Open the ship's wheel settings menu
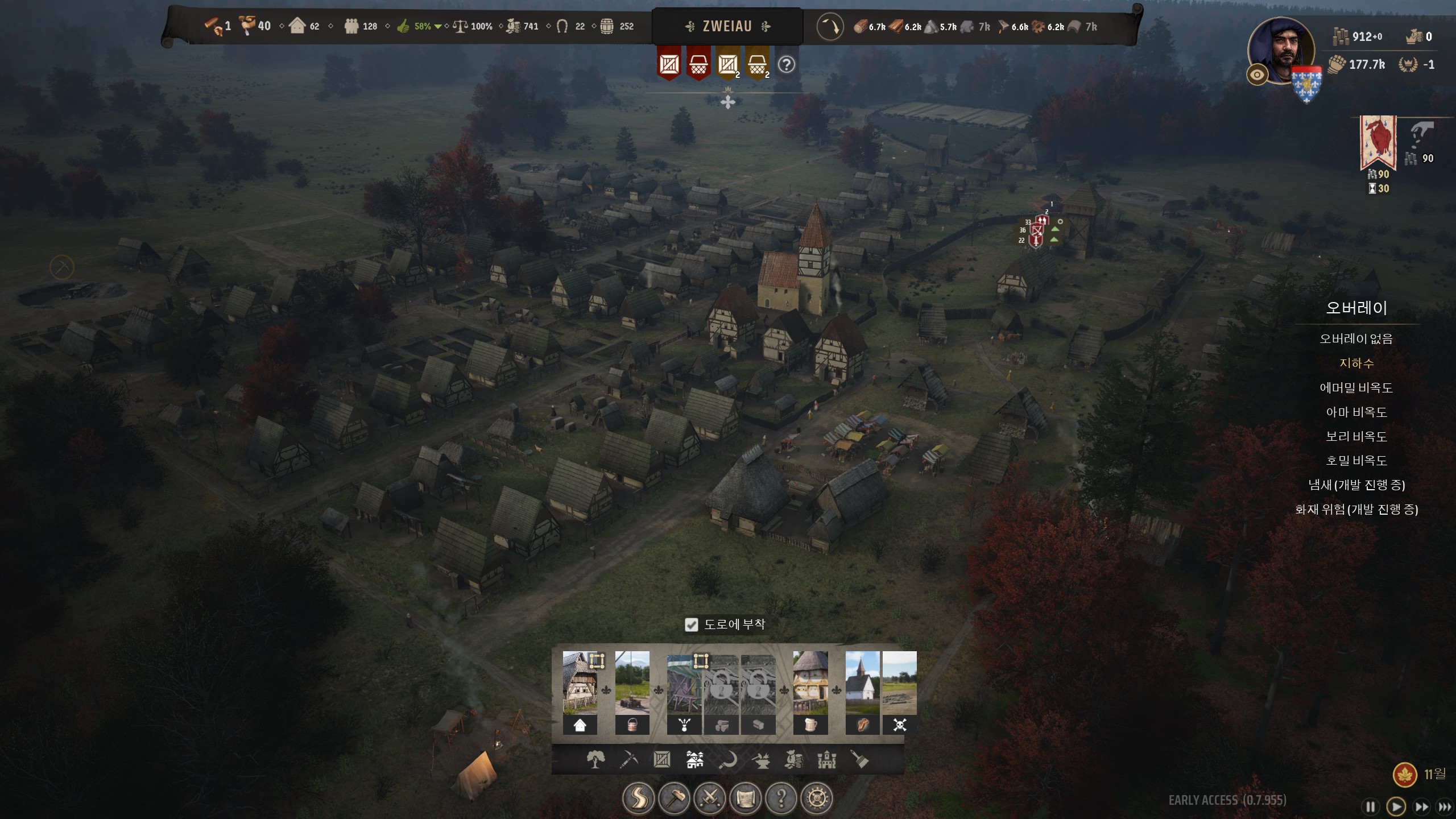1456x819 pixels. [817, 799]
